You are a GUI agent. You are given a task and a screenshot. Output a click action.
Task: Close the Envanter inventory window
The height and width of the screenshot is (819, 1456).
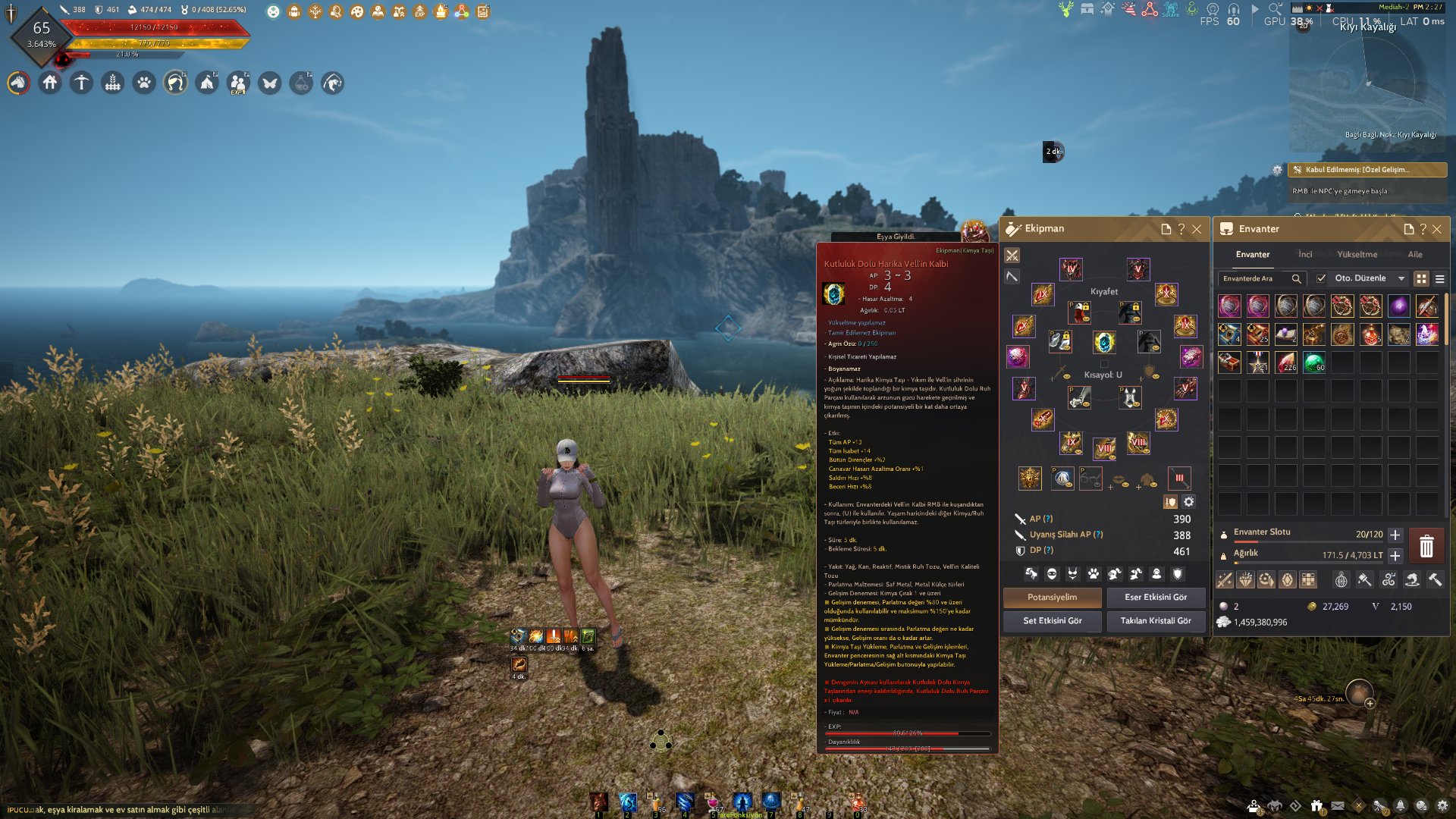point(1437,229)
